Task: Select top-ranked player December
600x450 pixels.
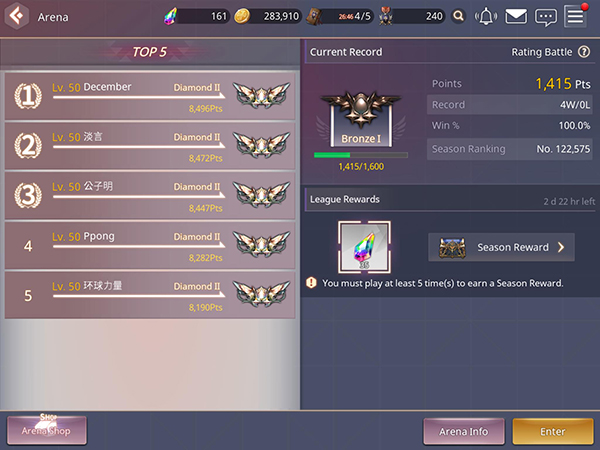Action: (x=150, y=95)
